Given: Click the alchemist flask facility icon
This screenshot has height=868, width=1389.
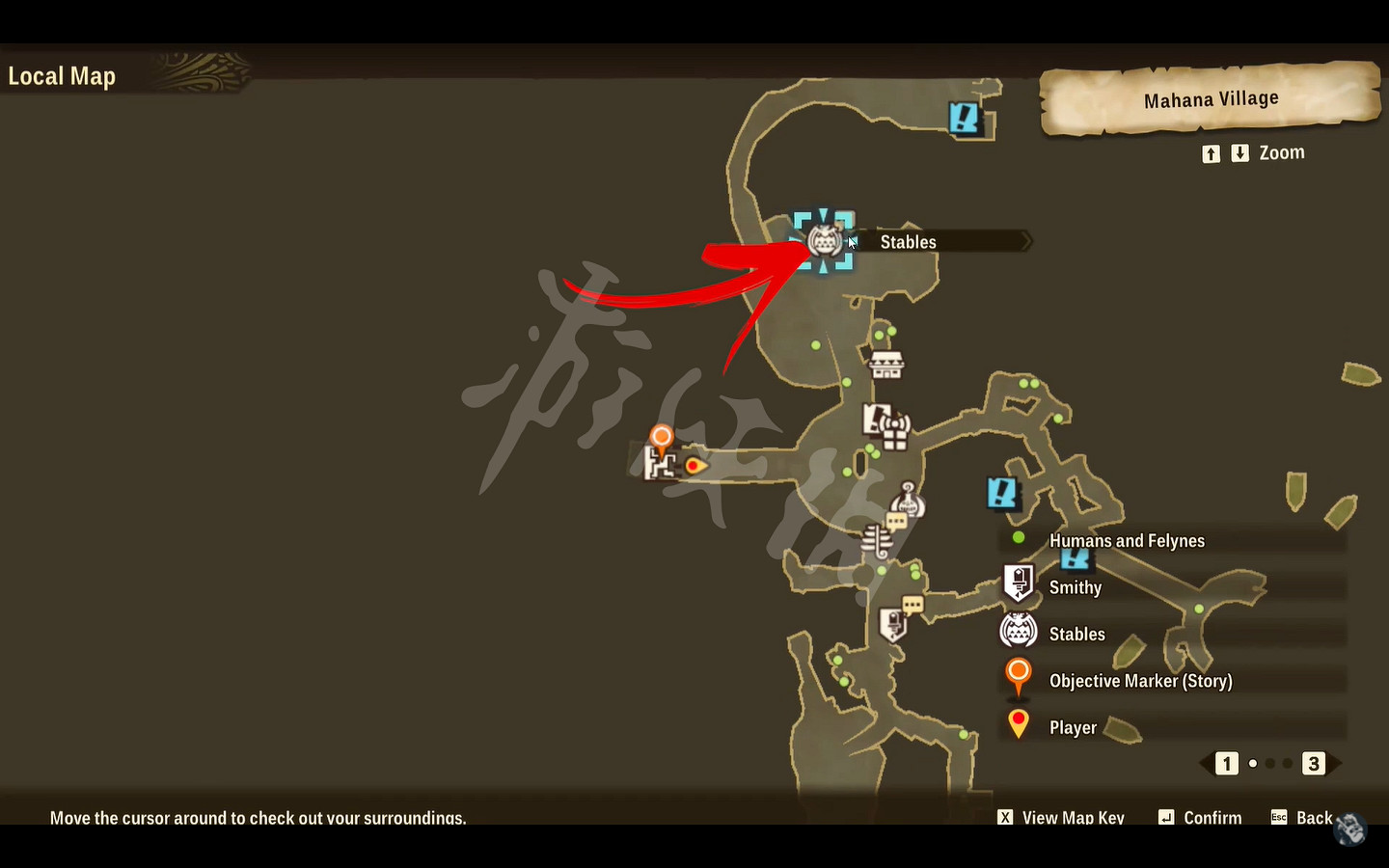Looking at the screenshot, I should click(907, 499).
